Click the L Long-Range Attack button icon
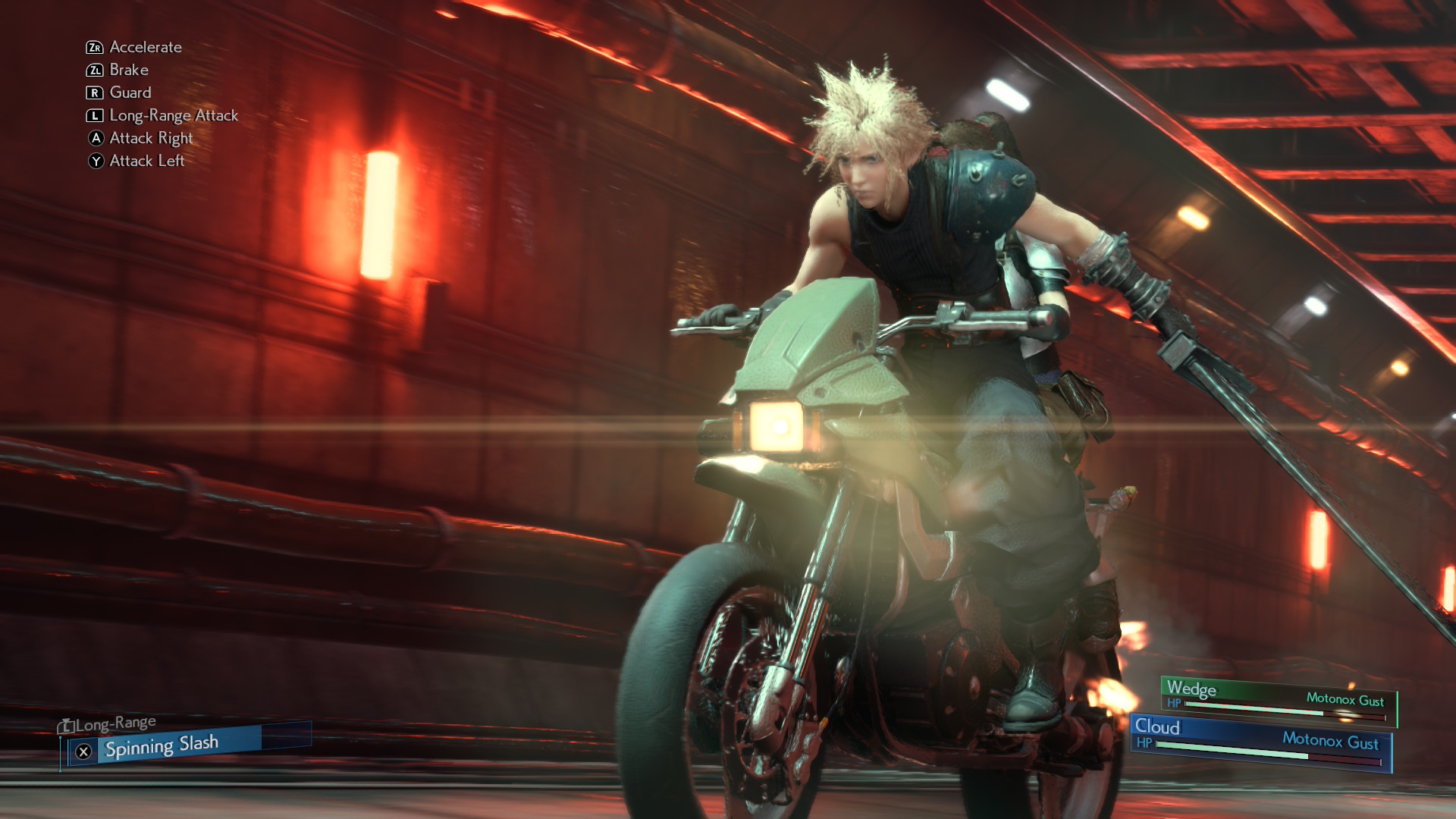Image resolution: width=1456 pixels, height=819 pixels. 95,115
